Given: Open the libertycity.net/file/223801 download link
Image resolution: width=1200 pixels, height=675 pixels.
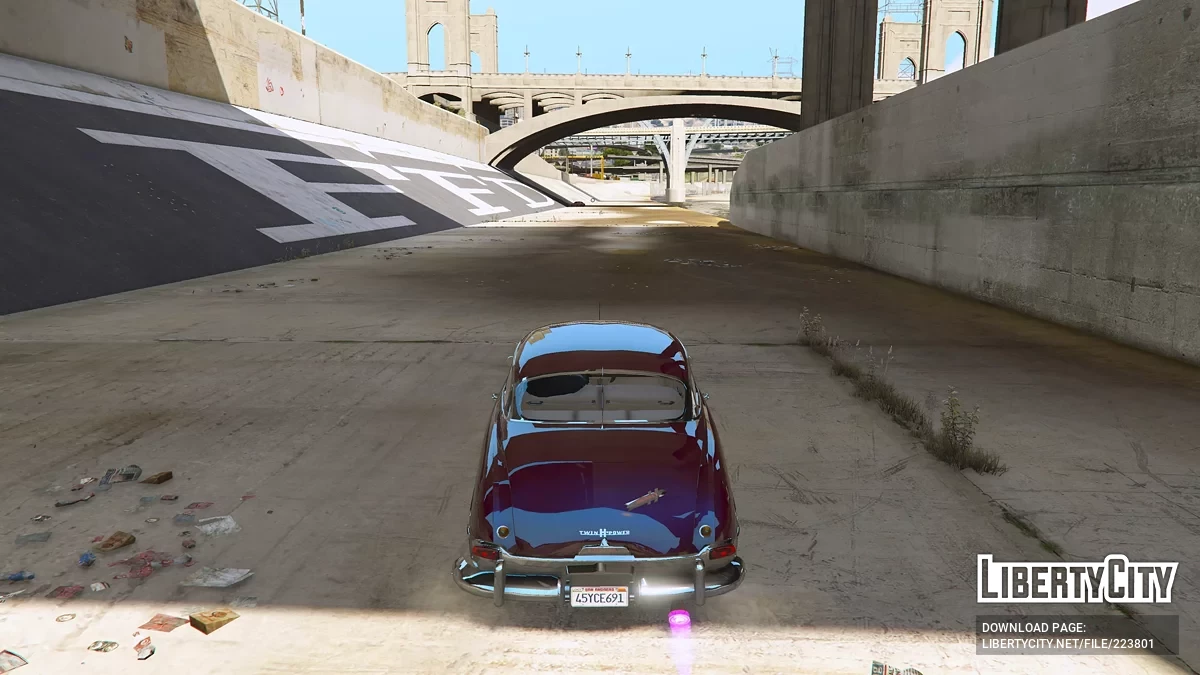Looking at the screenshot, I should 1075,642.
